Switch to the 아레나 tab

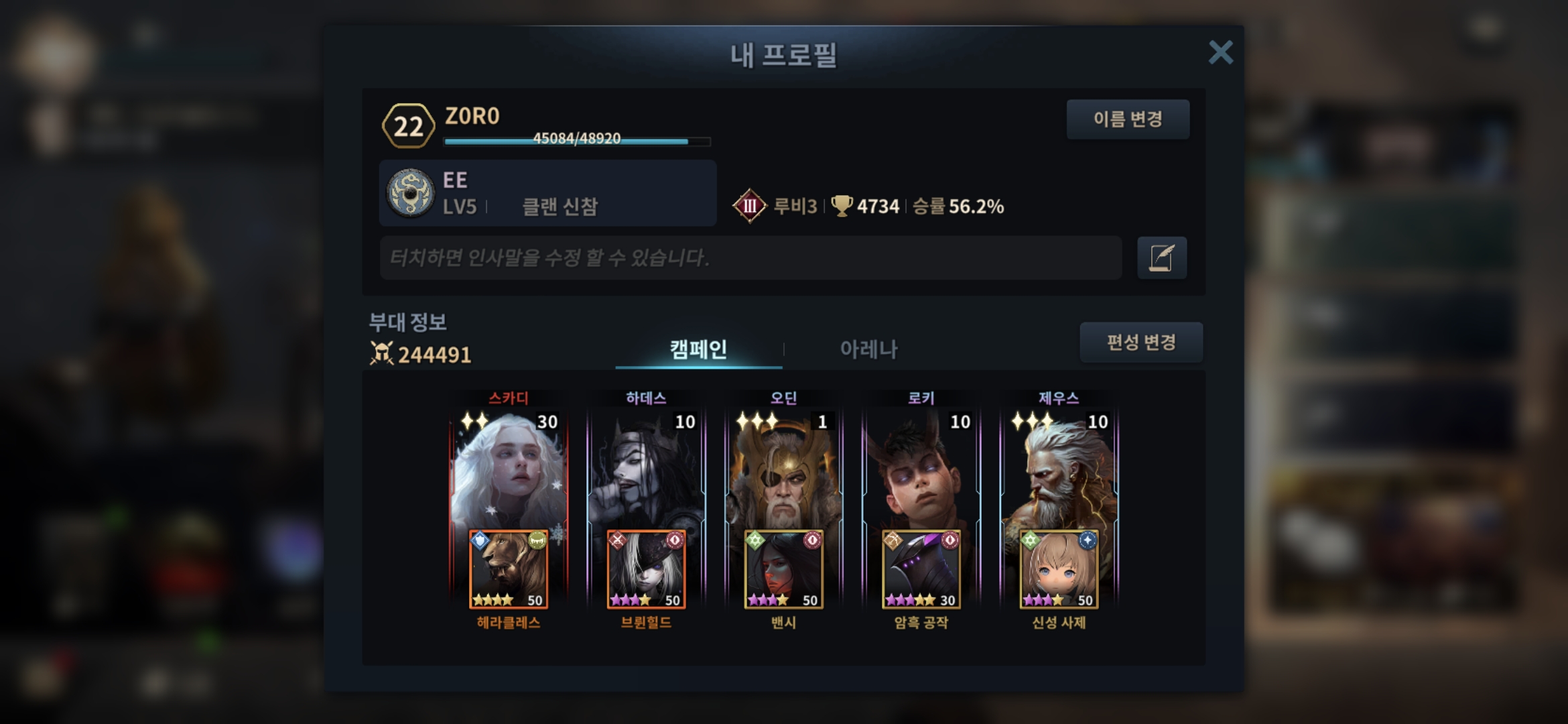(868, 349)
